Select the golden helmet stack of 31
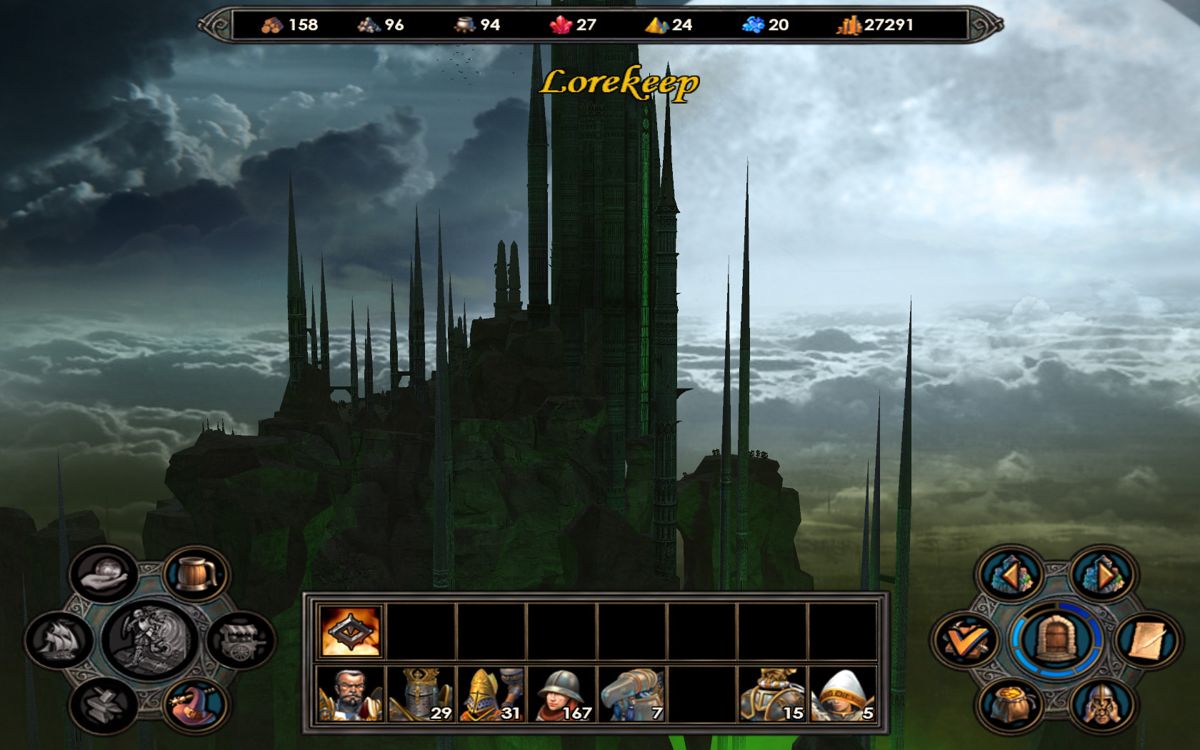 click(490, 694)
